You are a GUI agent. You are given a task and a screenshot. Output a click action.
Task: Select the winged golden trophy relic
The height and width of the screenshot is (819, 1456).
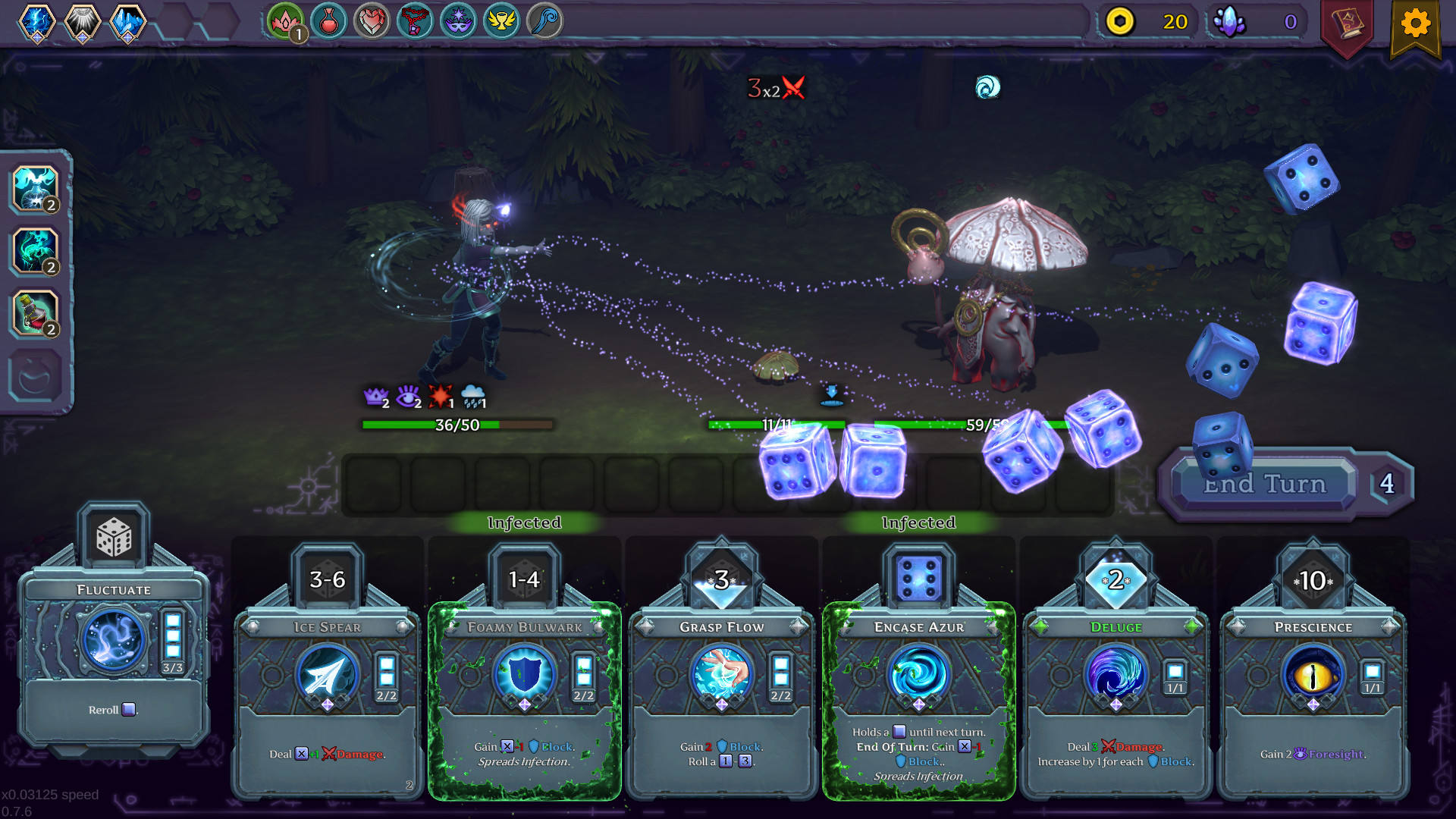[504, 21]
